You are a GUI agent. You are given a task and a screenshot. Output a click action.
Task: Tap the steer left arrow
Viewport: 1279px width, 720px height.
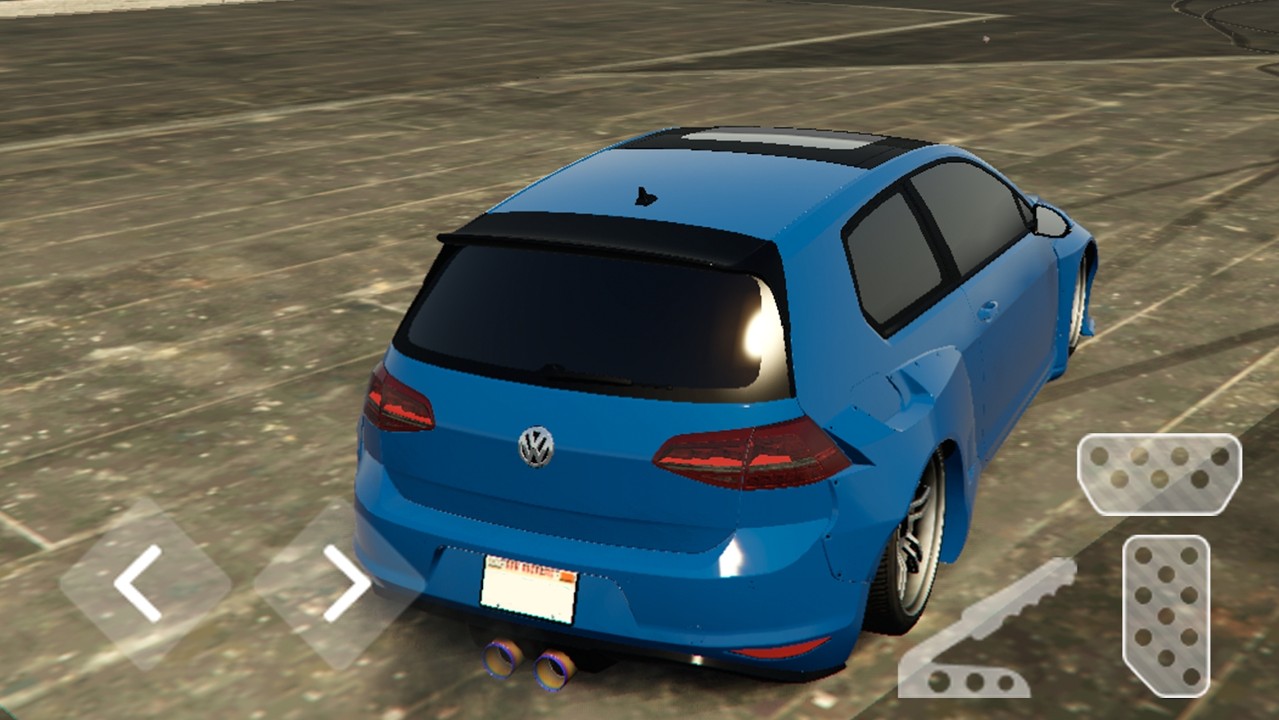tap(143, 583)
